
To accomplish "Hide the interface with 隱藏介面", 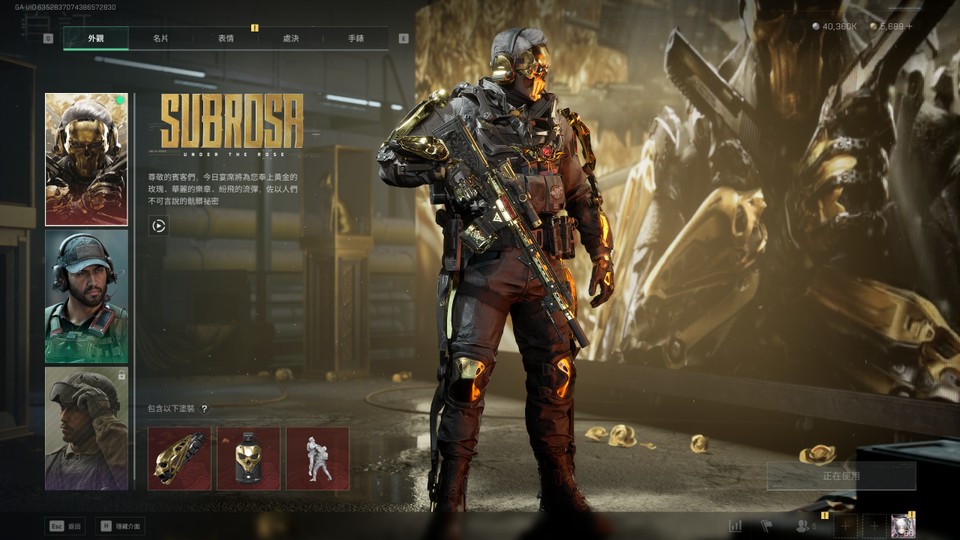I will click(120, 525).
